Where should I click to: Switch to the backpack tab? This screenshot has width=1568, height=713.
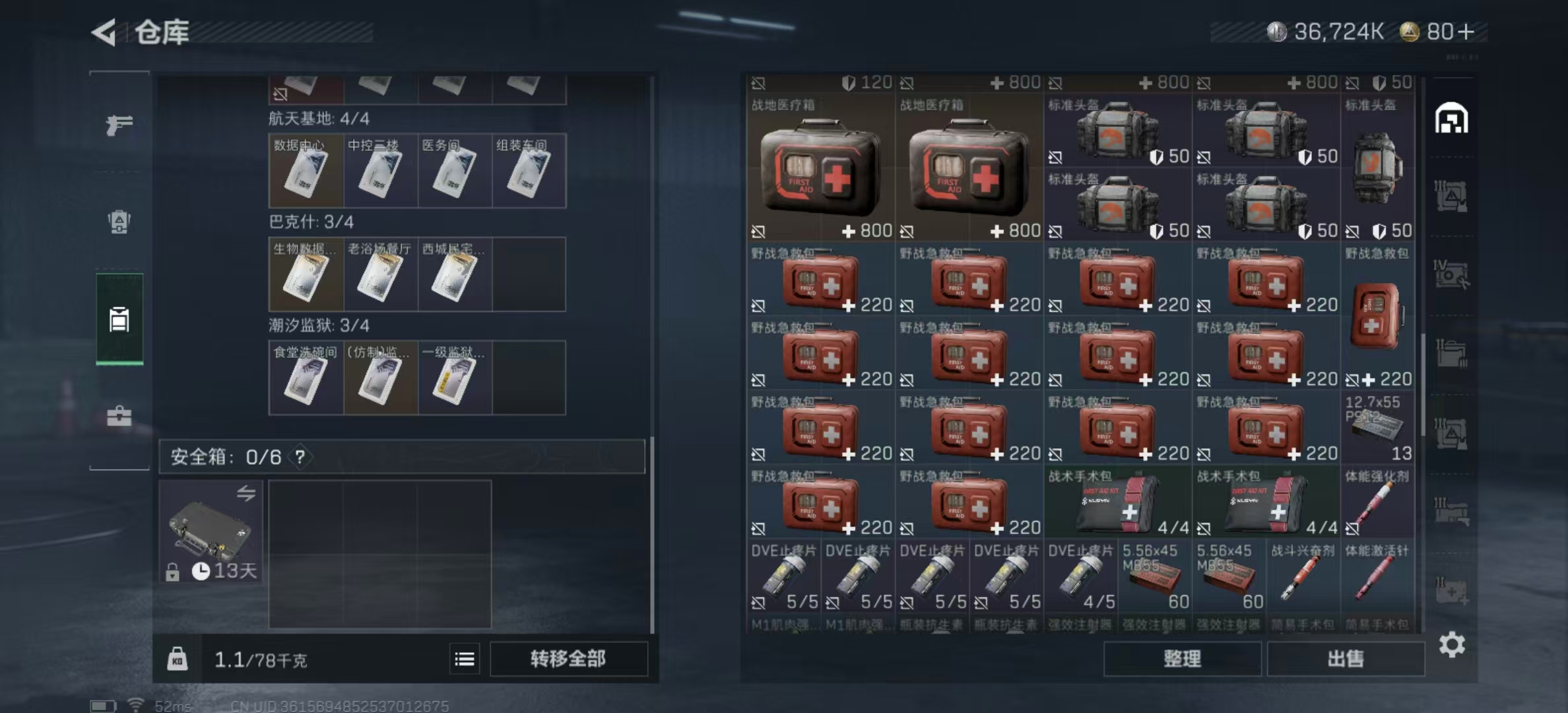point(119,222)
